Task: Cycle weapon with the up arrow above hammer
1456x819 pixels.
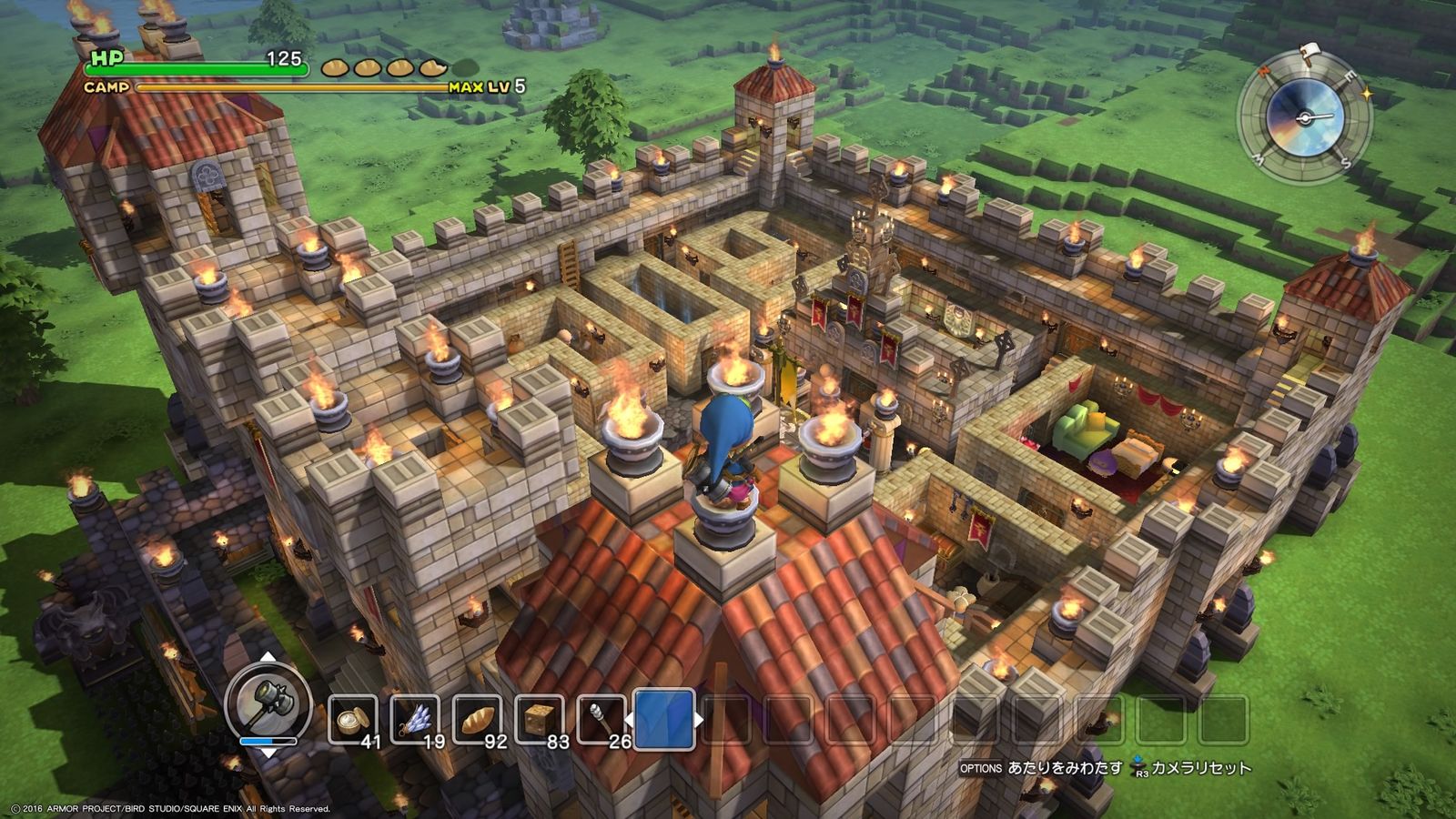Action: coord(268,657)
